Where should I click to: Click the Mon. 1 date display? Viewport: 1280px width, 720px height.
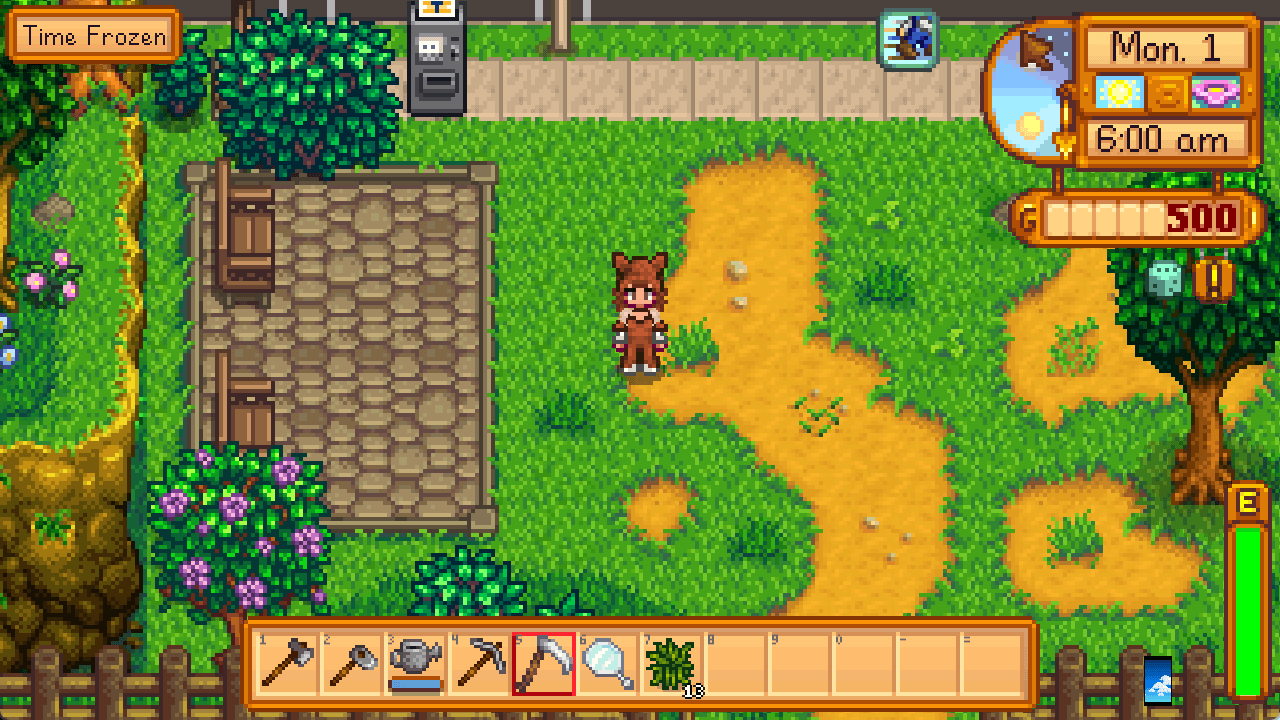[x=1168, y=48]
